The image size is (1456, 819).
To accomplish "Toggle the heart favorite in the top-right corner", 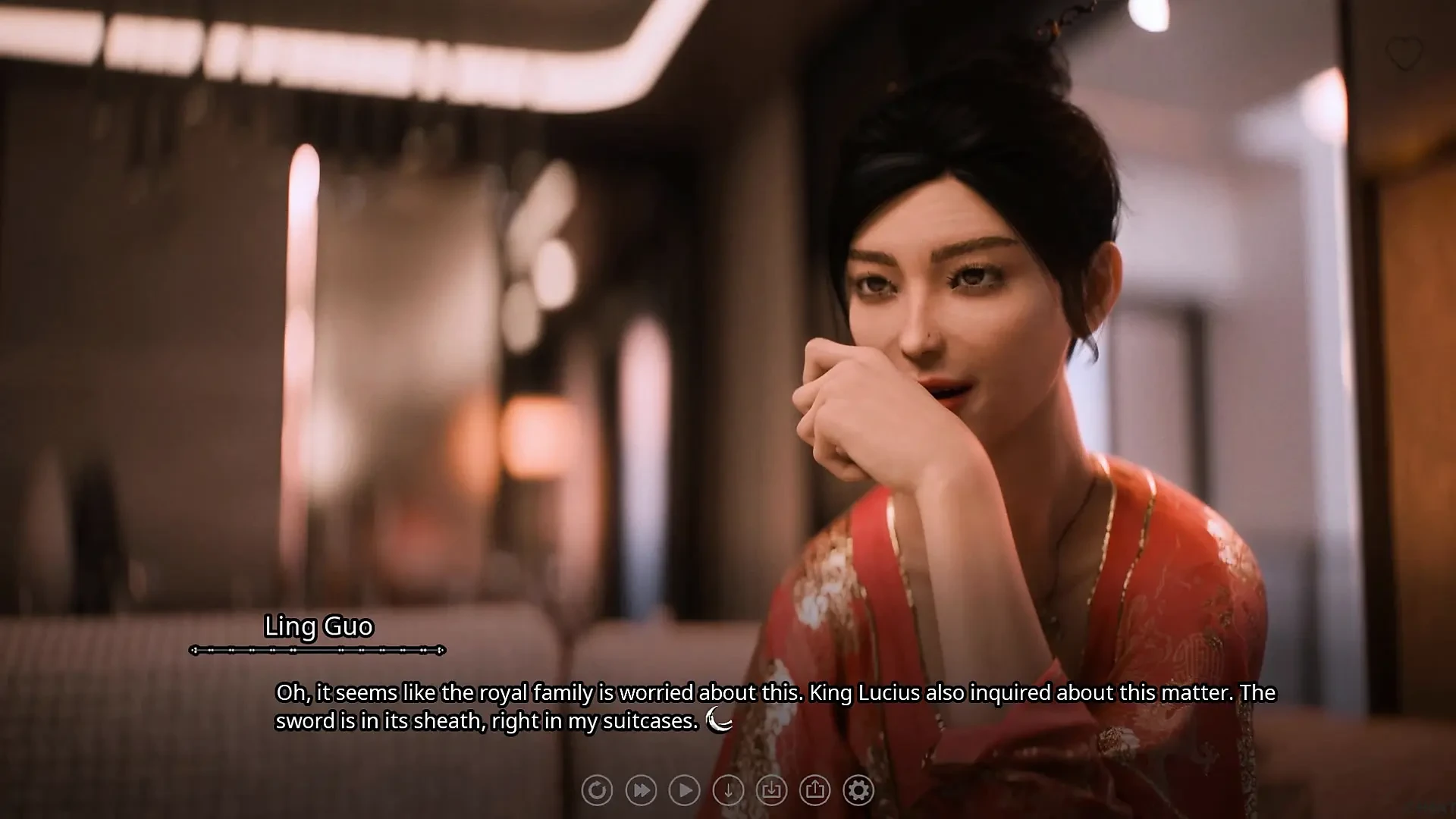I will [1402, 52].
